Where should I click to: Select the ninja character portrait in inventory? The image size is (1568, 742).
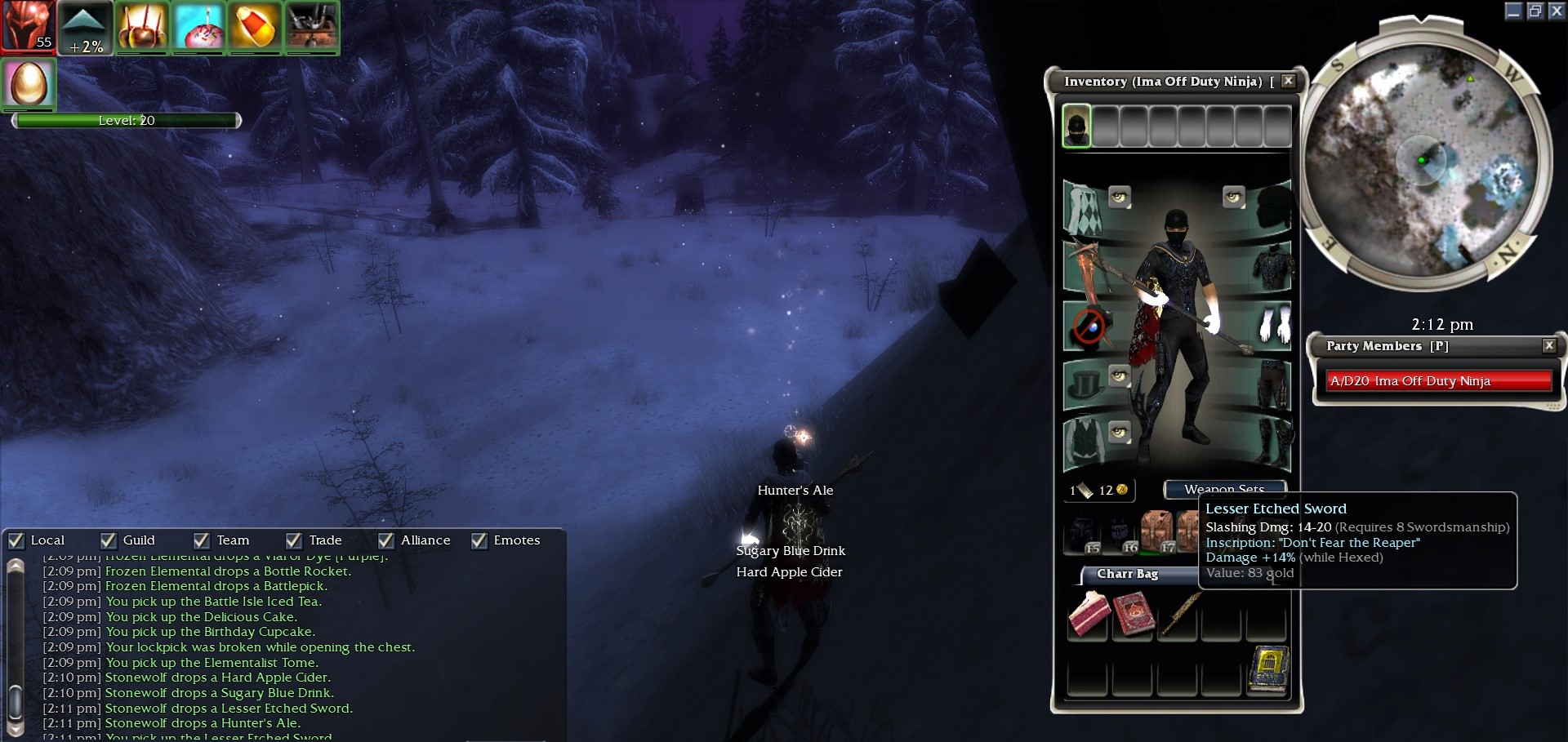click(1076, 127)
